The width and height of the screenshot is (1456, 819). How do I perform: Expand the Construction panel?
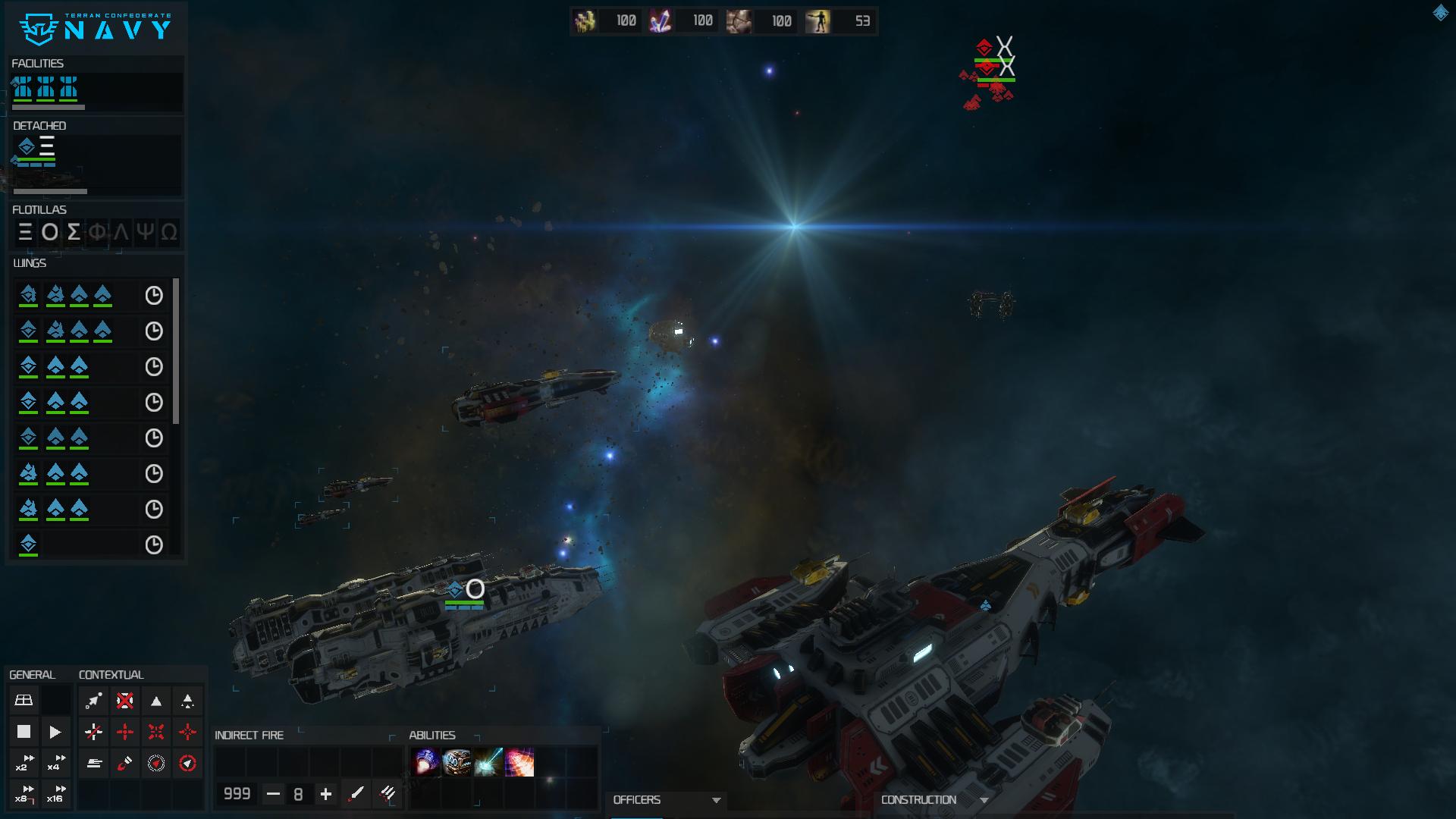point(984,800)
